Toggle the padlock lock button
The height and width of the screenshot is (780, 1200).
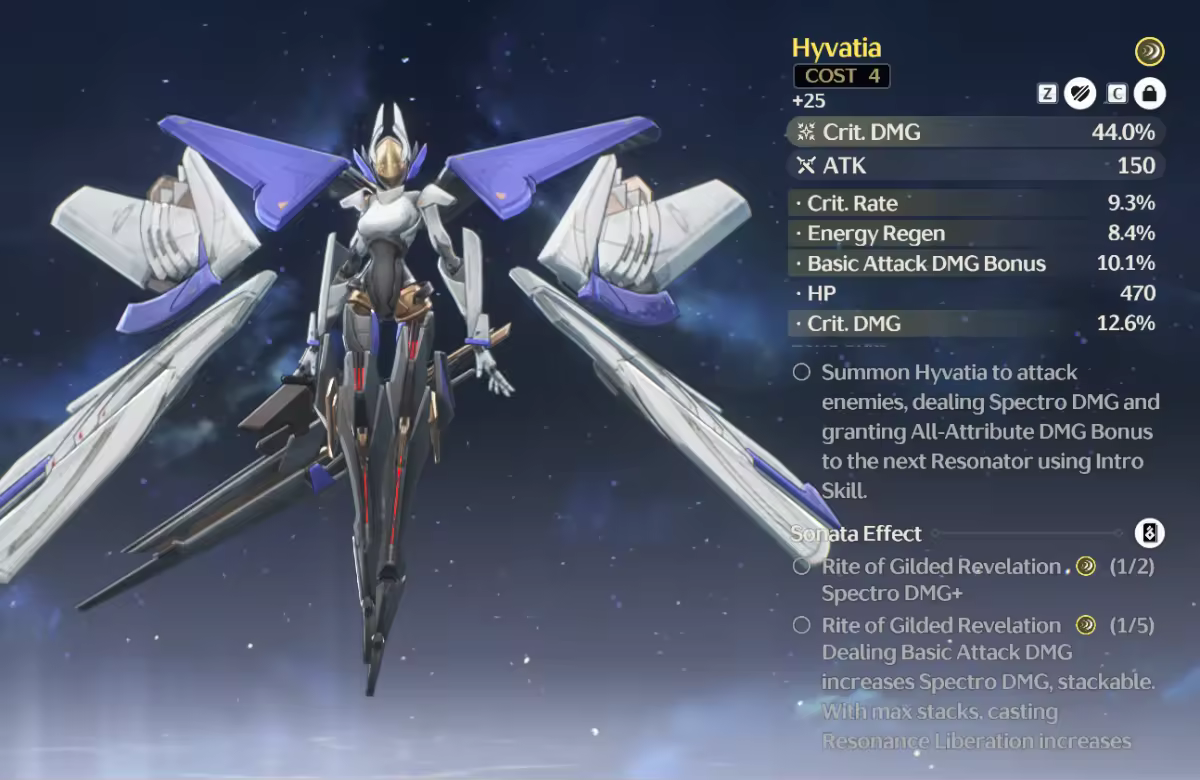click(1149, 94)
